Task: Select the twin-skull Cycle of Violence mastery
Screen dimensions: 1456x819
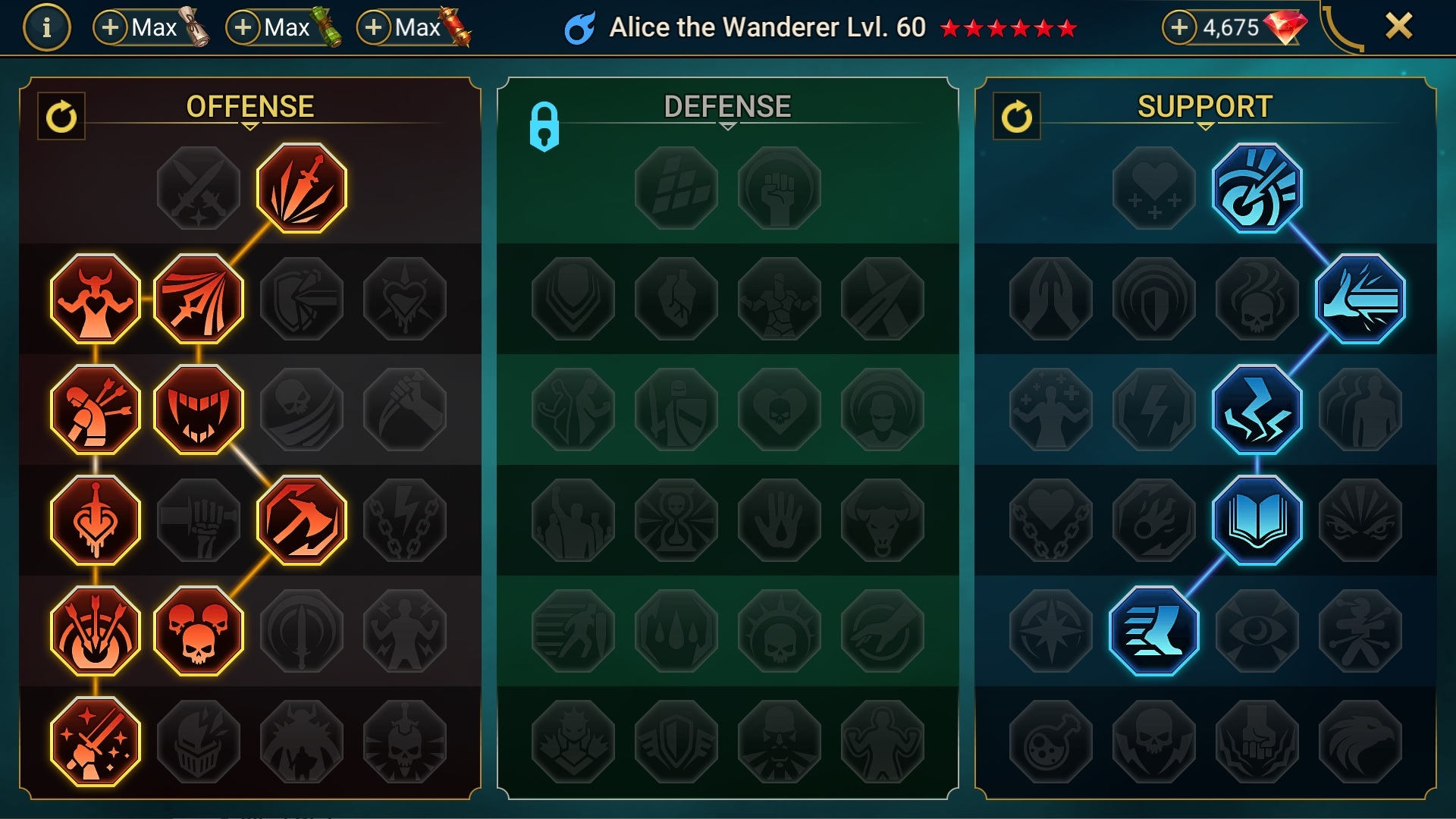Action: click(199, 630)
